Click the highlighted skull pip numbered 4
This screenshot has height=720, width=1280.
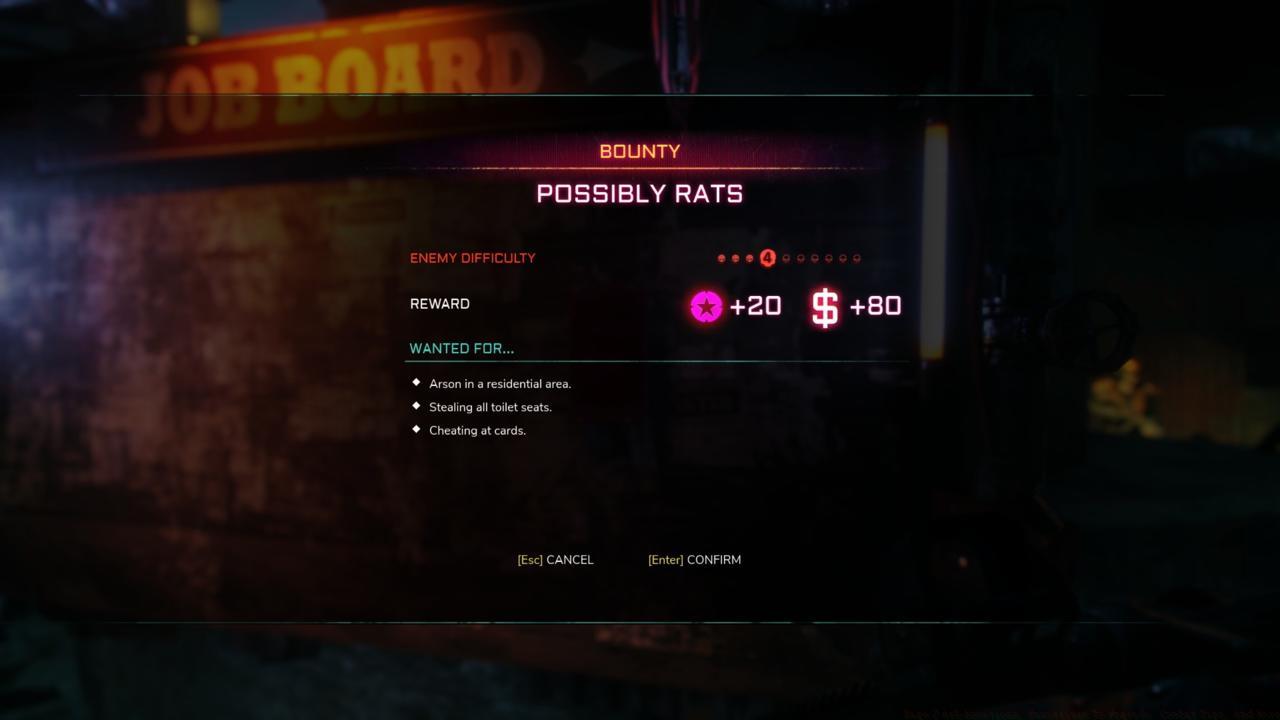click(x=767, y=257)
